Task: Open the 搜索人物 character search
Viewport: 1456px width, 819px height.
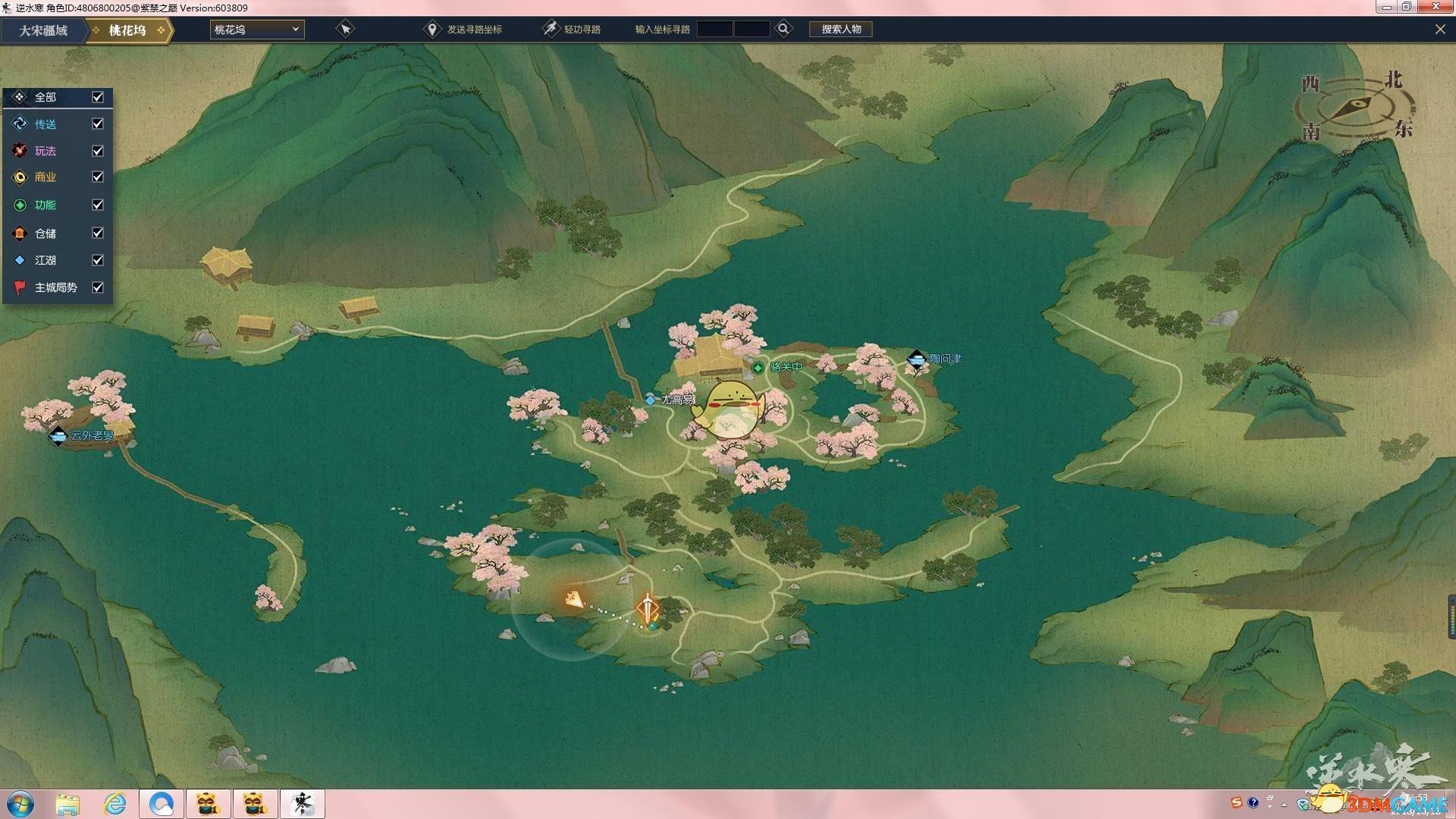Action: [x=841, y=30]
